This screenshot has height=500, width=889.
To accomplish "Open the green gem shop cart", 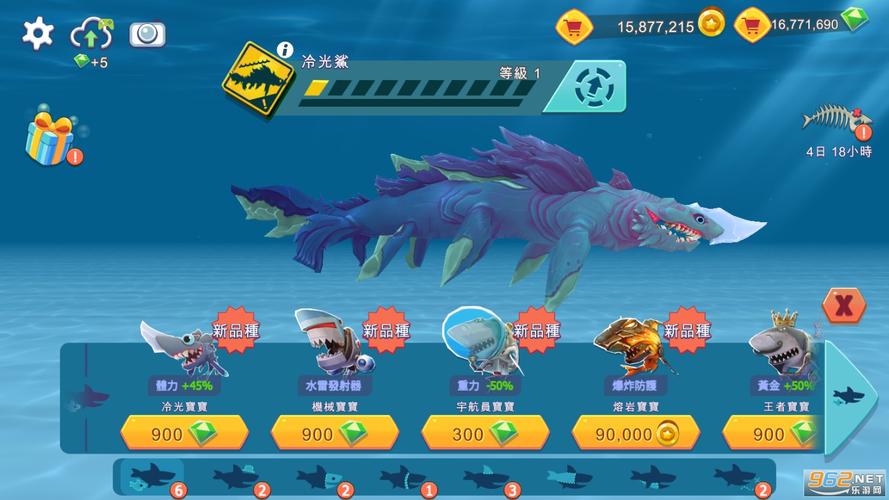I will (x=751, y=24).
